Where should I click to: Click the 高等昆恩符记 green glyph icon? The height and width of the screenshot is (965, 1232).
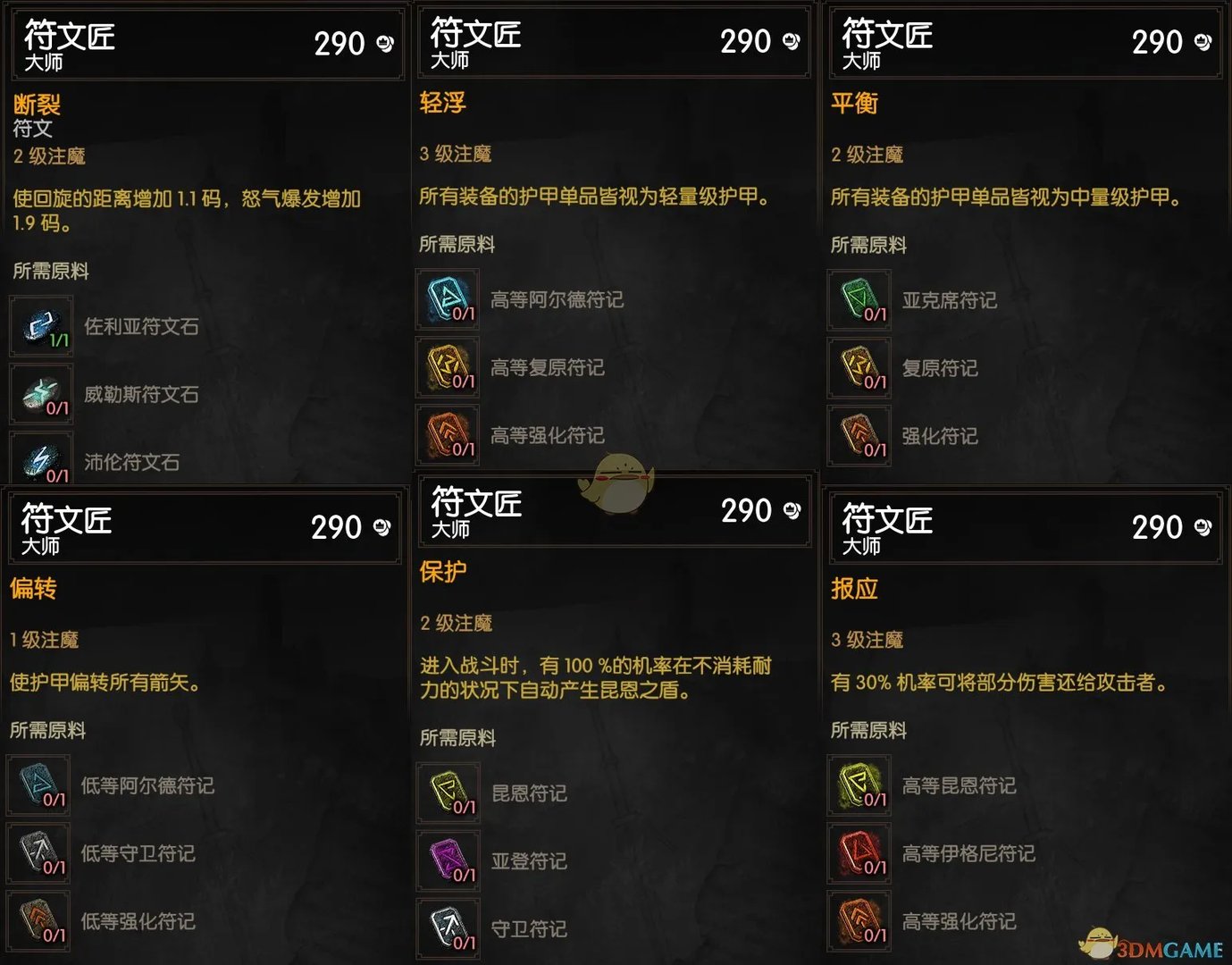click(859, 785)
